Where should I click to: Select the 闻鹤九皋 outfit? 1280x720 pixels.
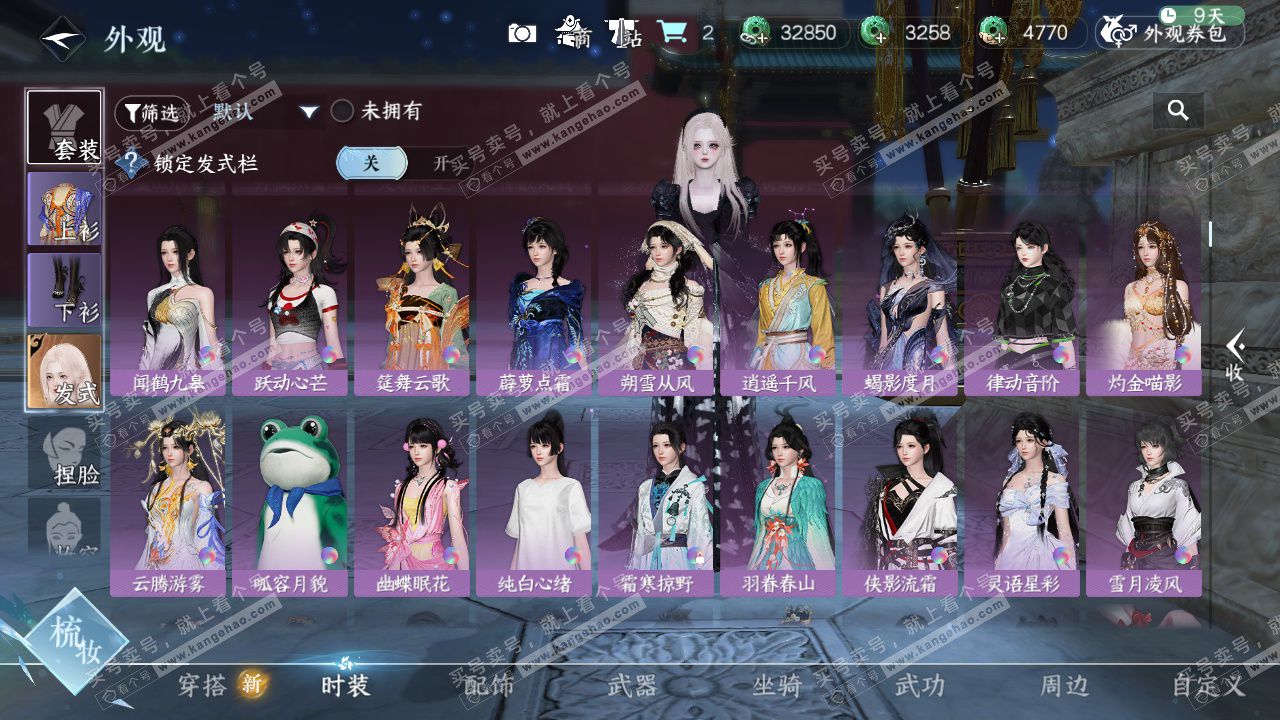pos(168,299)
